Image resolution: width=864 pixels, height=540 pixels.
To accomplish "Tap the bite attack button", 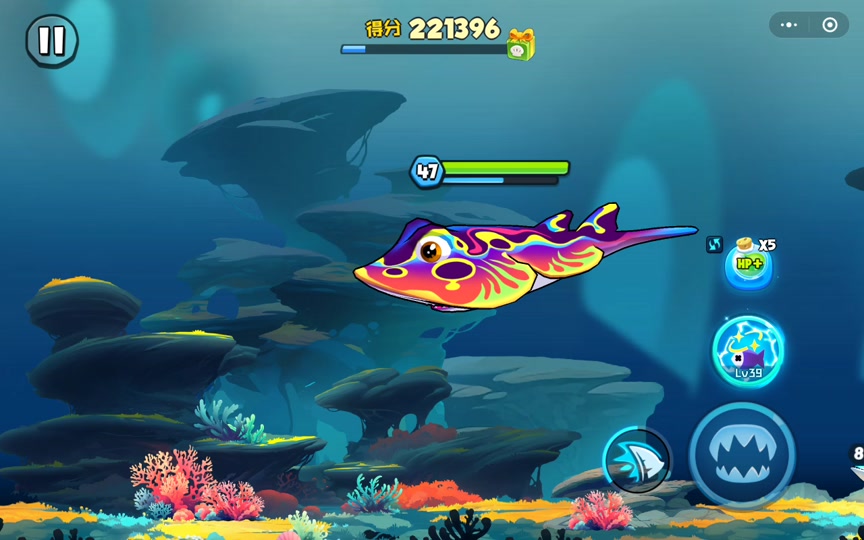I will pyautogui.click(x=741, y=455).
